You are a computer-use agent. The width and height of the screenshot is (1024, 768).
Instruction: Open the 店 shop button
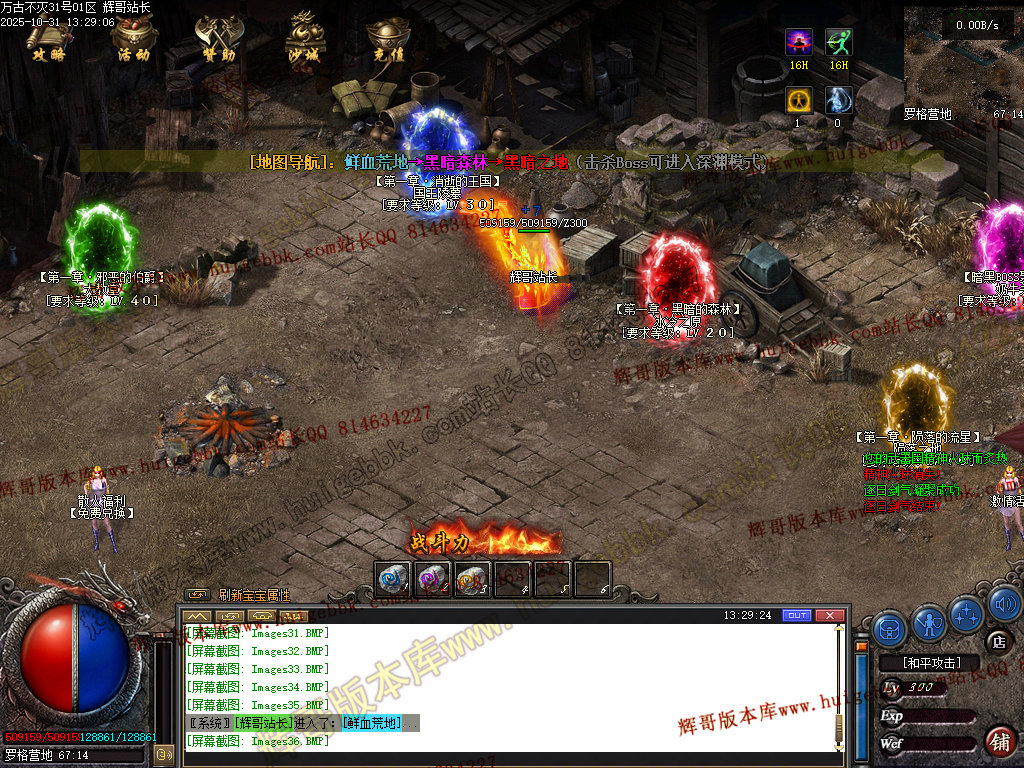pos(996,641)
